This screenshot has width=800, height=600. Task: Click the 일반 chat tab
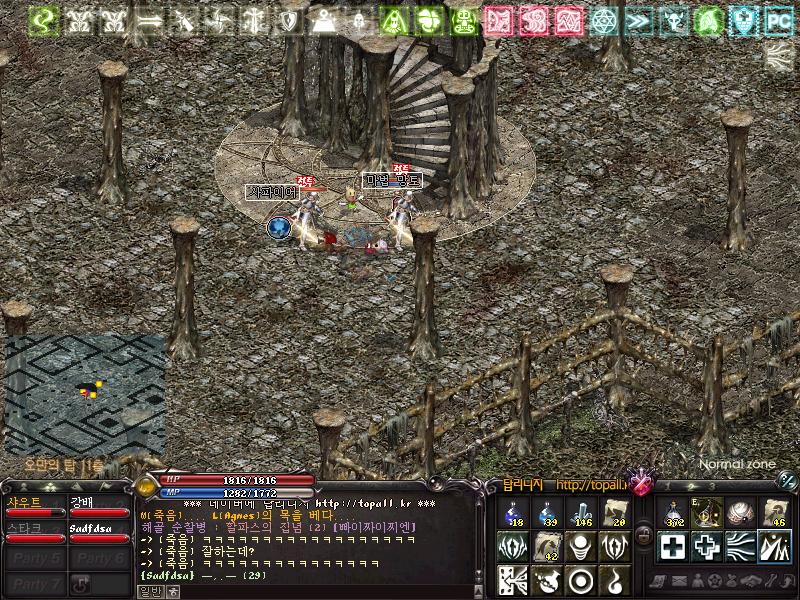[x=148, y=591]
